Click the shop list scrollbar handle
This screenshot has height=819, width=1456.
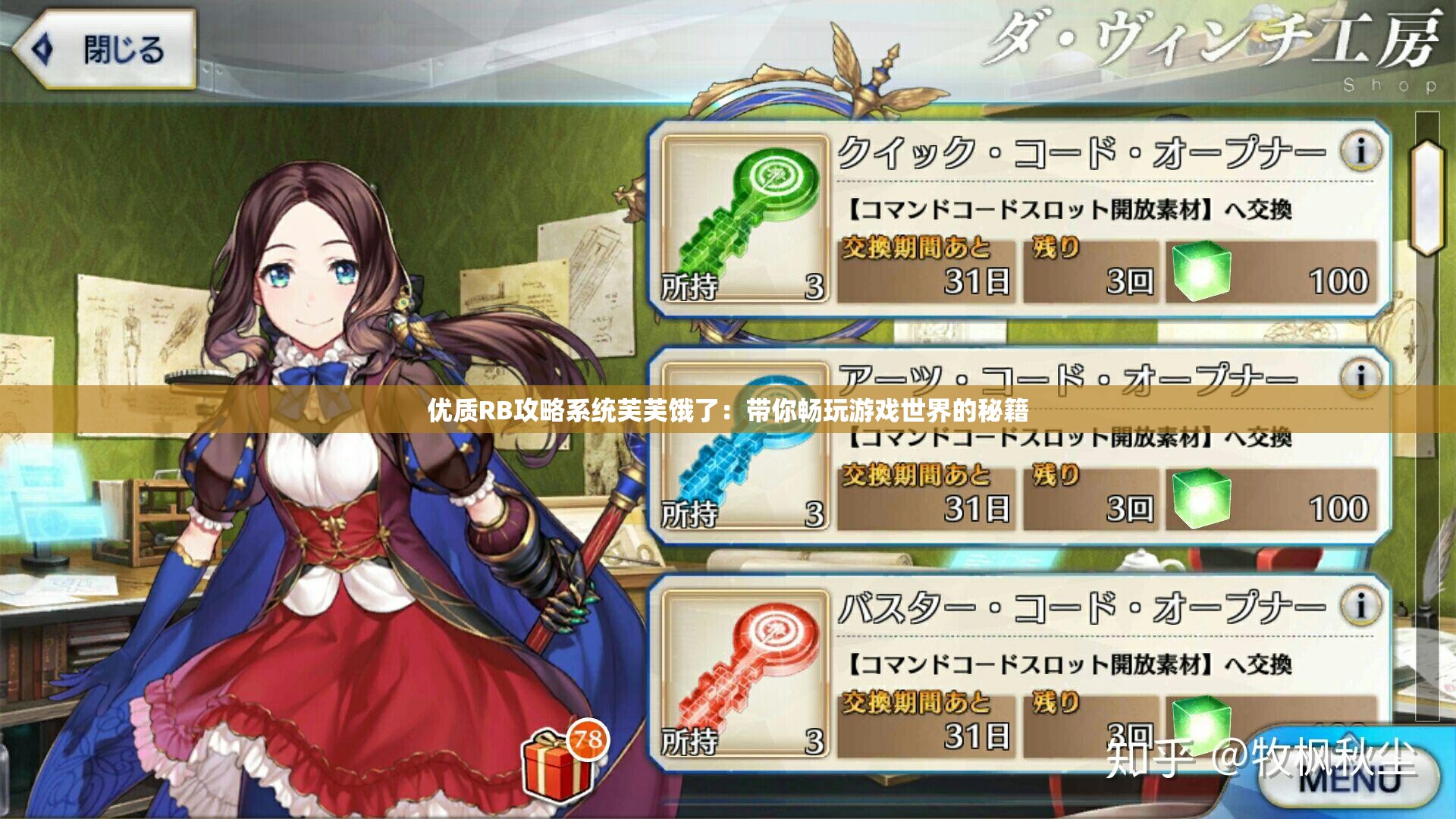click(1427, 197)
